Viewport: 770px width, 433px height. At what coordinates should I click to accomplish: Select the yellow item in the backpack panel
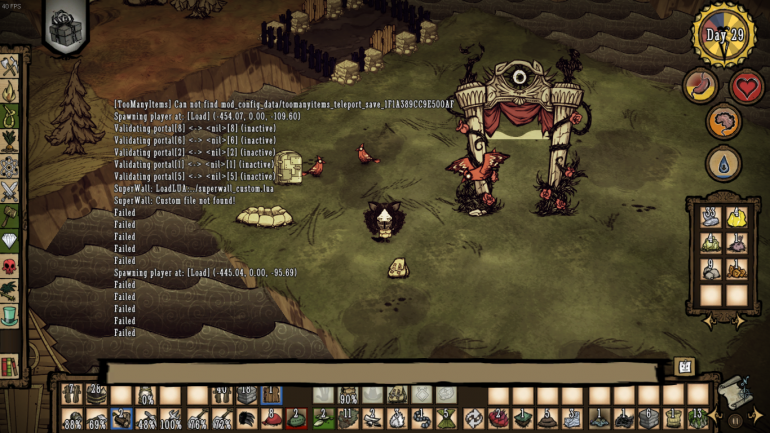click(x=736, y=217)
